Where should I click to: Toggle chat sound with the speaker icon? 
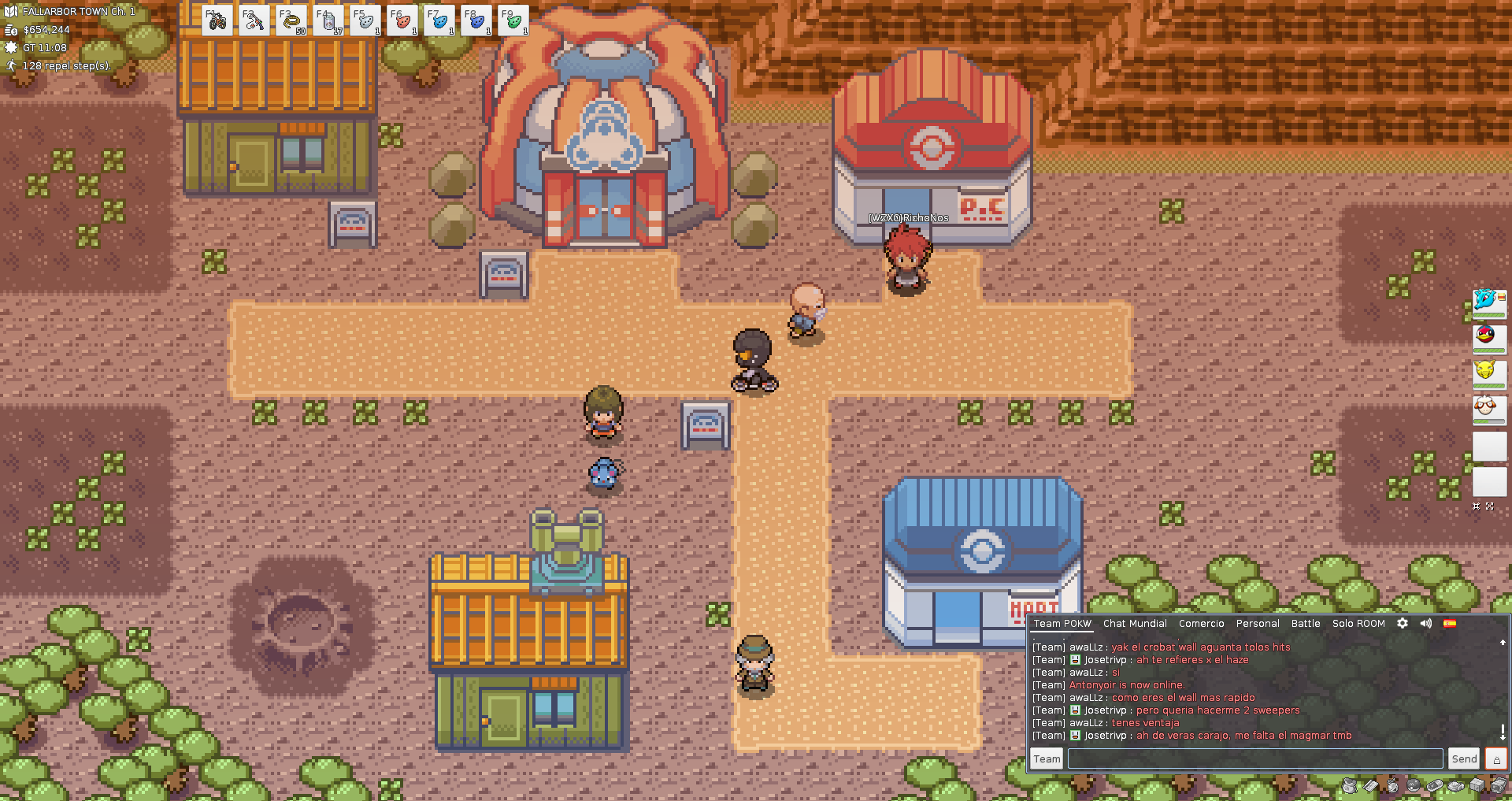pyautogui.click(x=1426, y=623)
